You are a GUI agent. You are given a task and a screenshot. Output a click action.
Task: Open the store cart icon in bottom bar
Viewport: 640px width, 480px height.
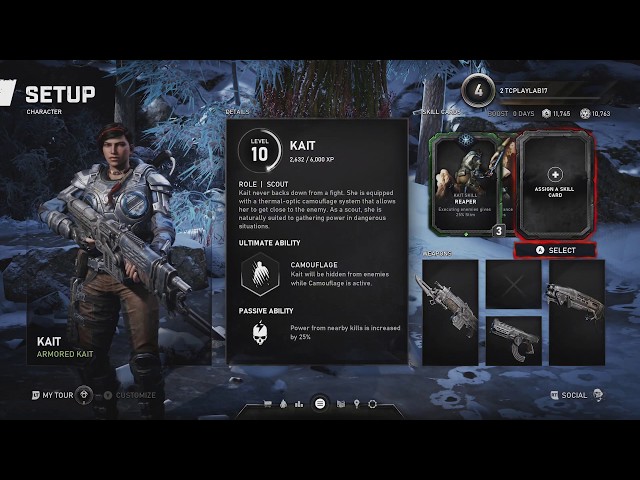[268, 404]
